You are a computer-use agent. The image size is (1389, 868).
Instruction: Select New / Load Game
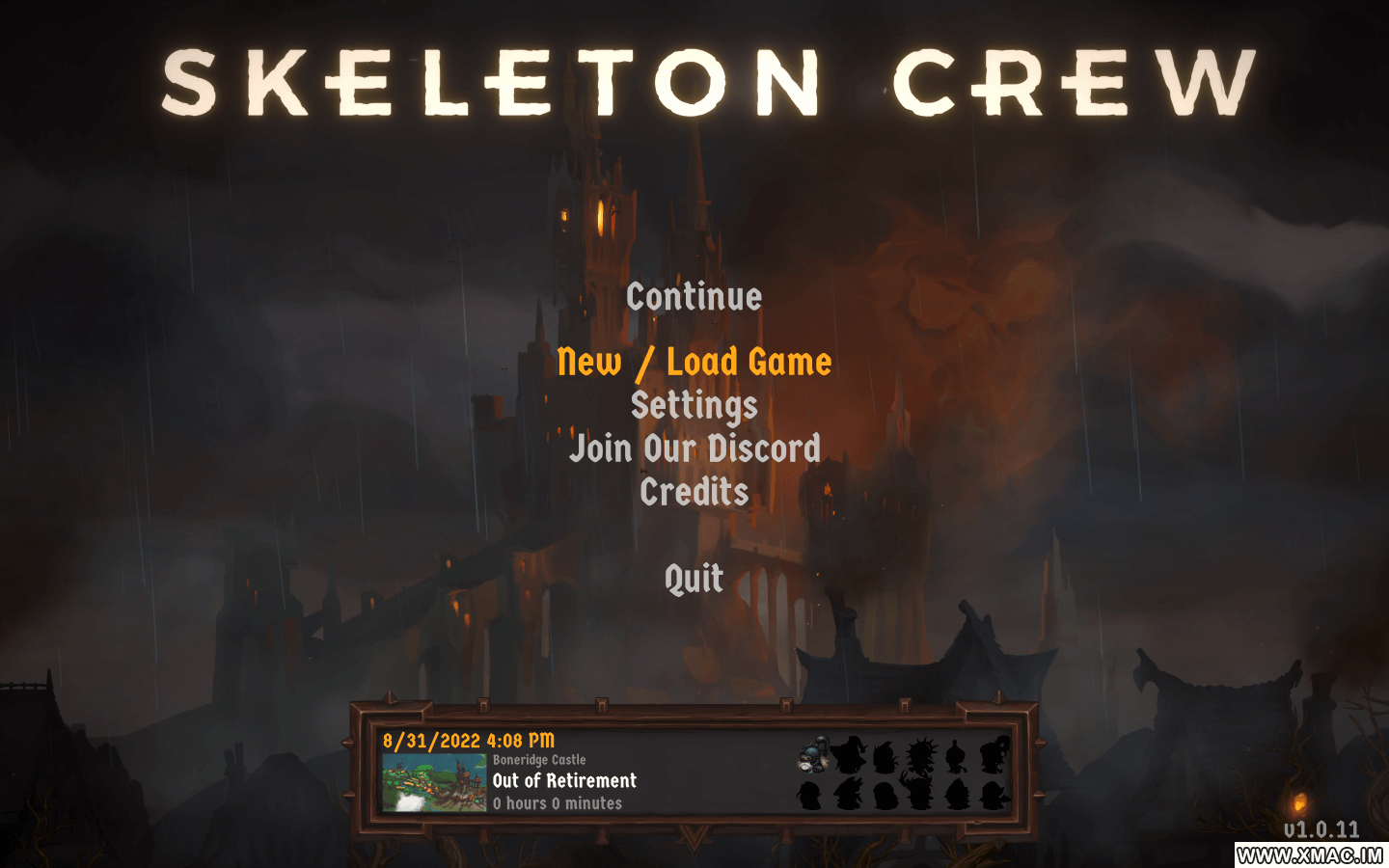coord(694,362)
